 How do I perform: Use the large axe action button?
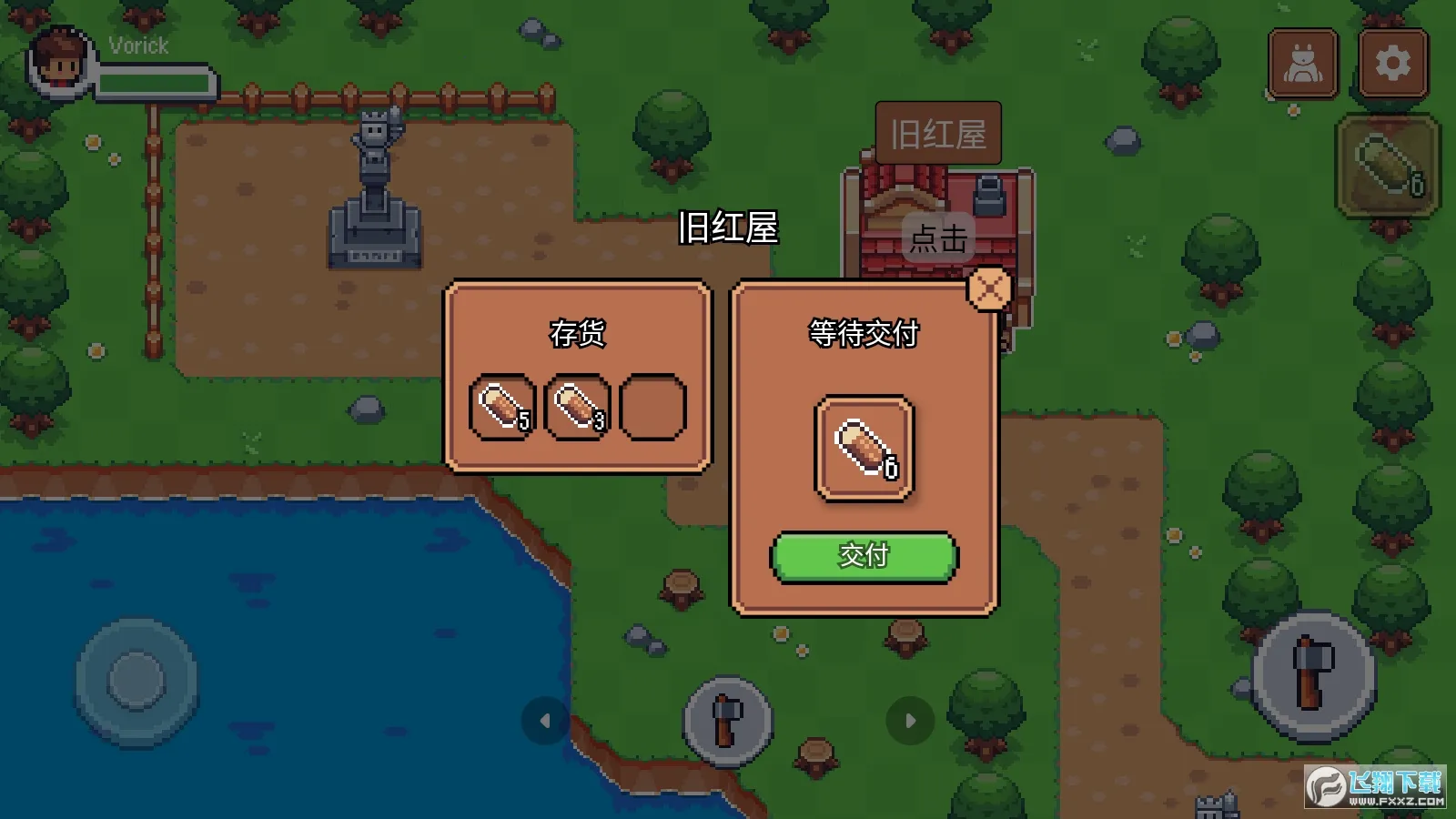tap(1313, 674)
